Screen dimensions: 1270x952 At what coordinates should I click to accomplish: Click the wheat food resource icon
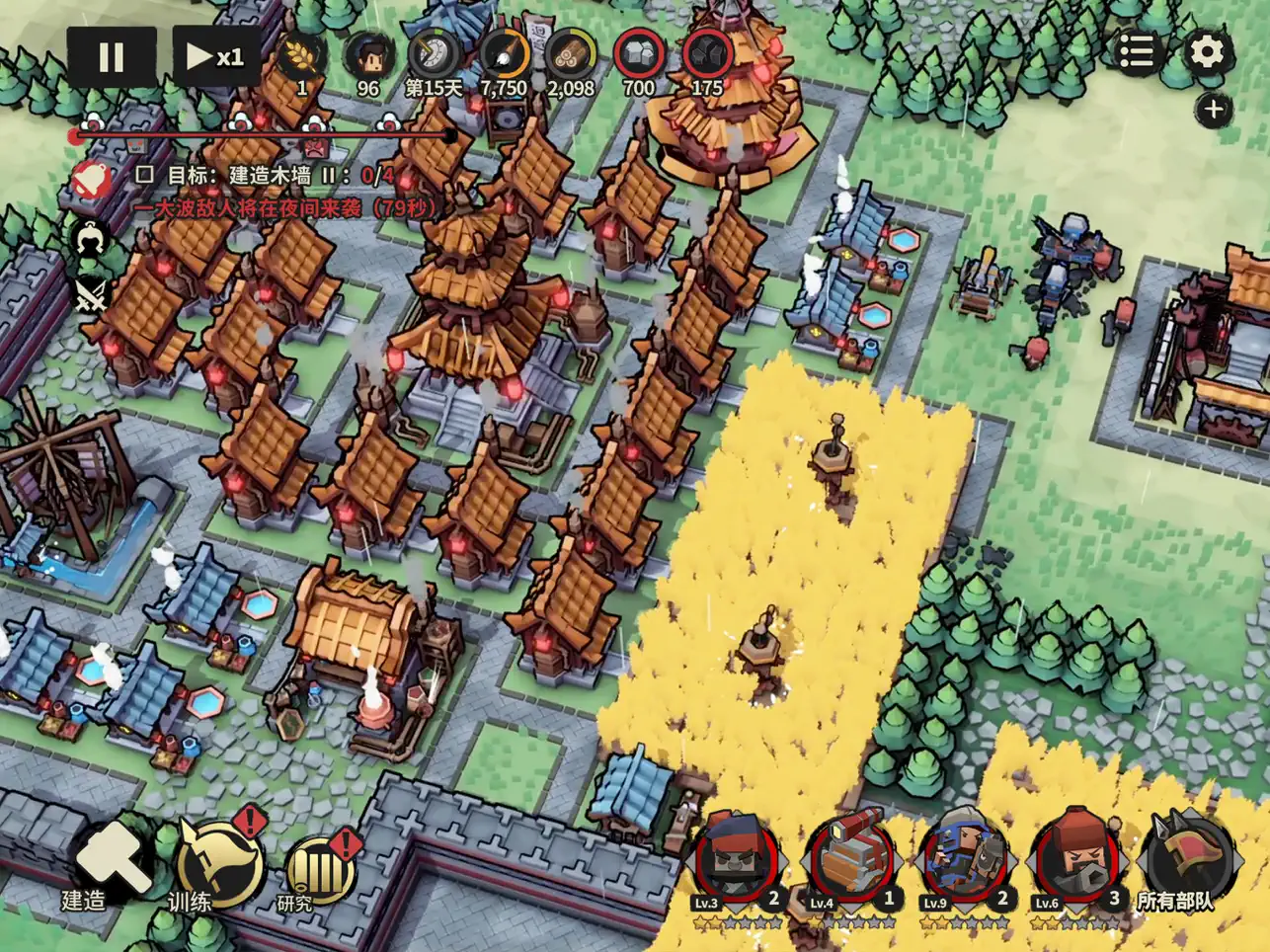pyautogui.click(x=298, y=56)
